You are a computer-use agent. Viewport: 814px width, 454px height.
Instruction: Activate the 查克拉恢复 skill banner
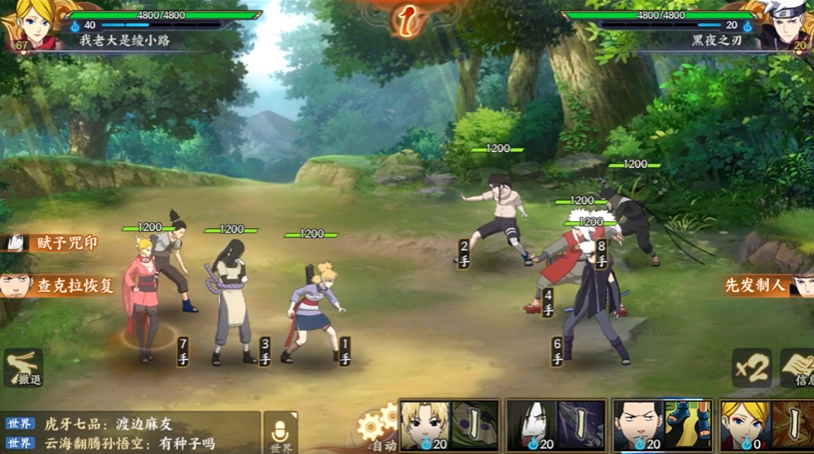60,285
